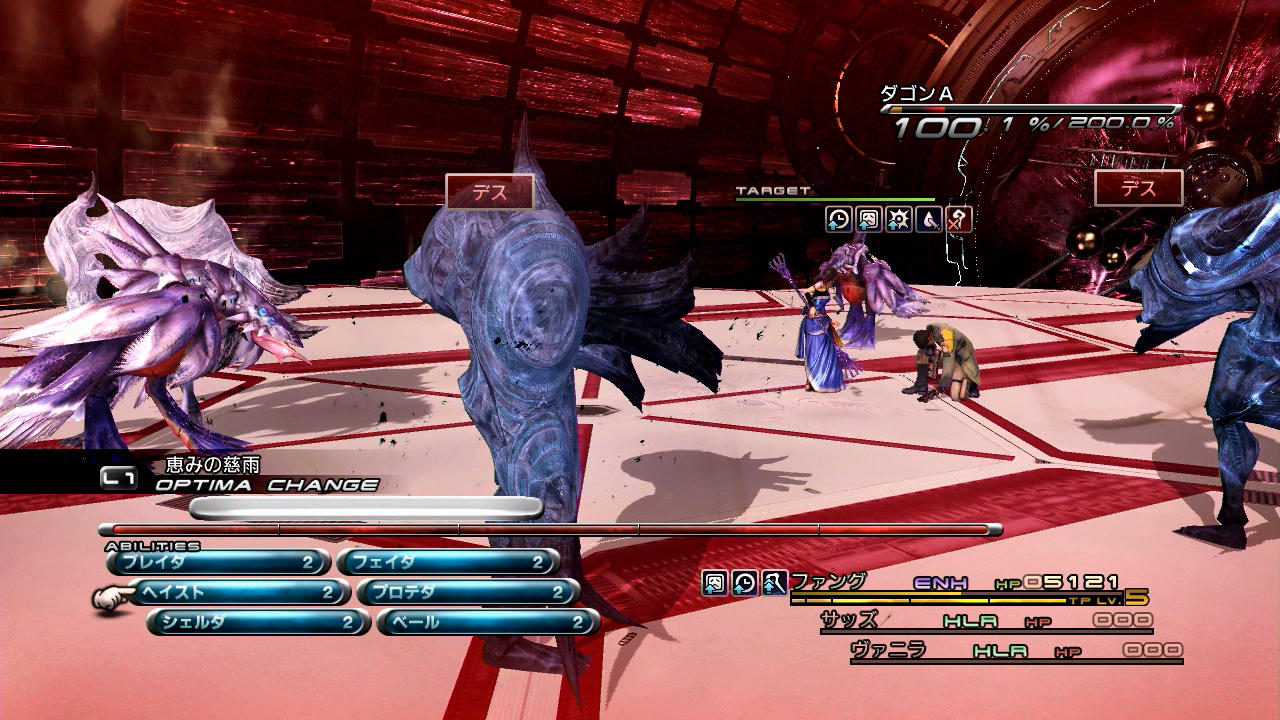1280x720 pixels.
Task: Click the clock status icon under TARGET
Action: pyautogui.click(x=839, y=220)
